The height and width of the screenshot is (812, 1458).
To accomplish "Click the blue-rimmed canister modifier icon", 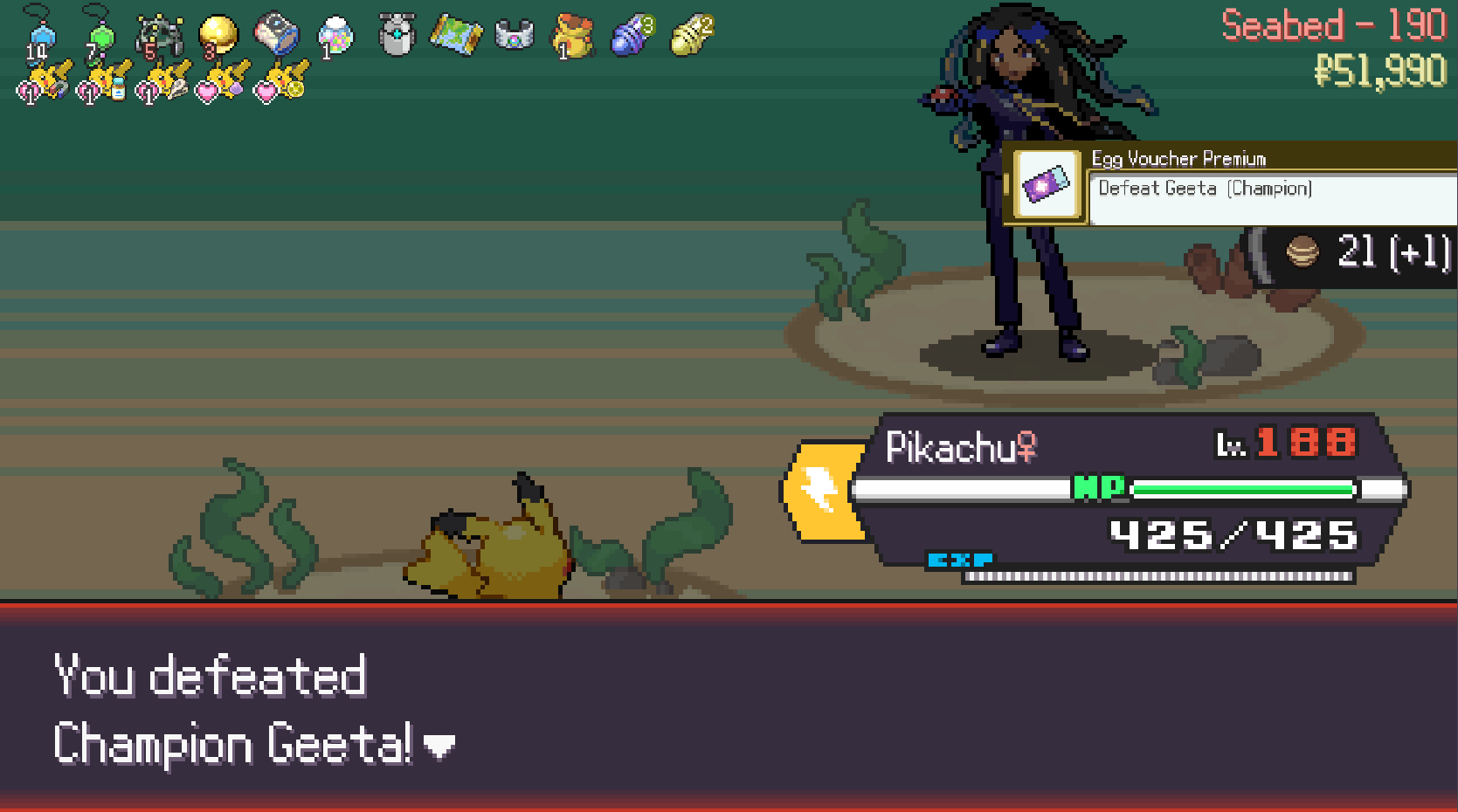I will 277,35.
